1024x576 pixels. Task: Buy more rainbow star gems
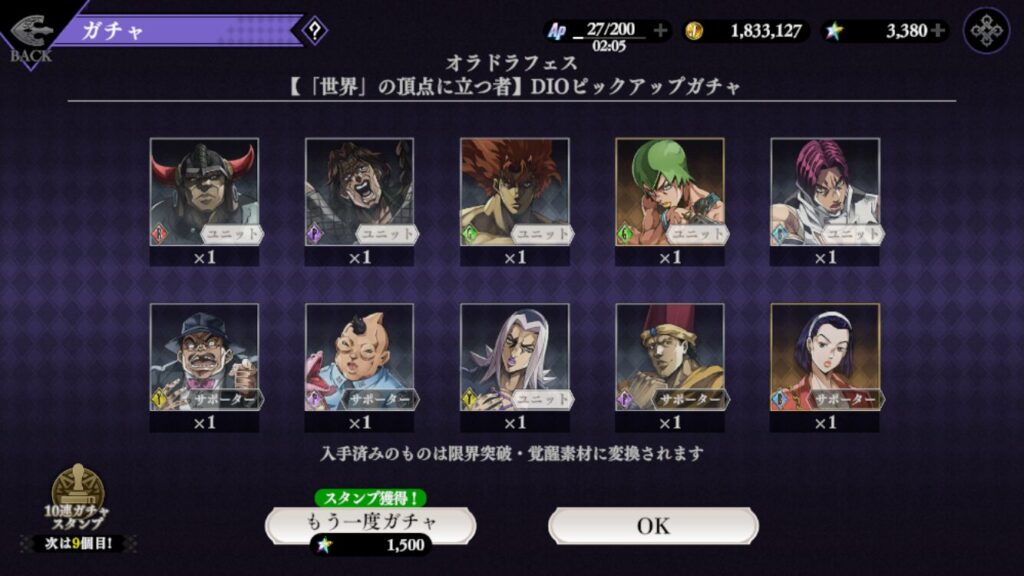coord(937,31)
